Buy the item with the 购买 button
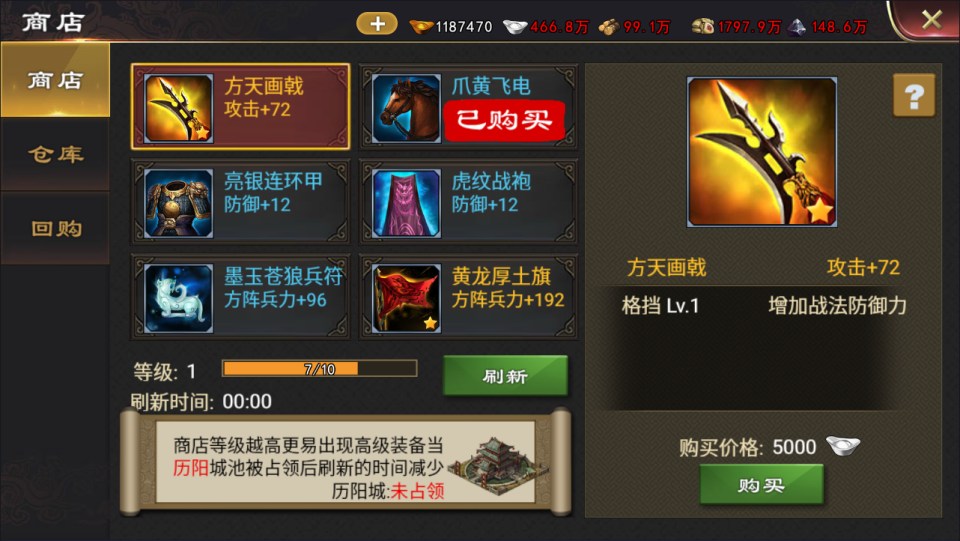 tap(761, 485)
